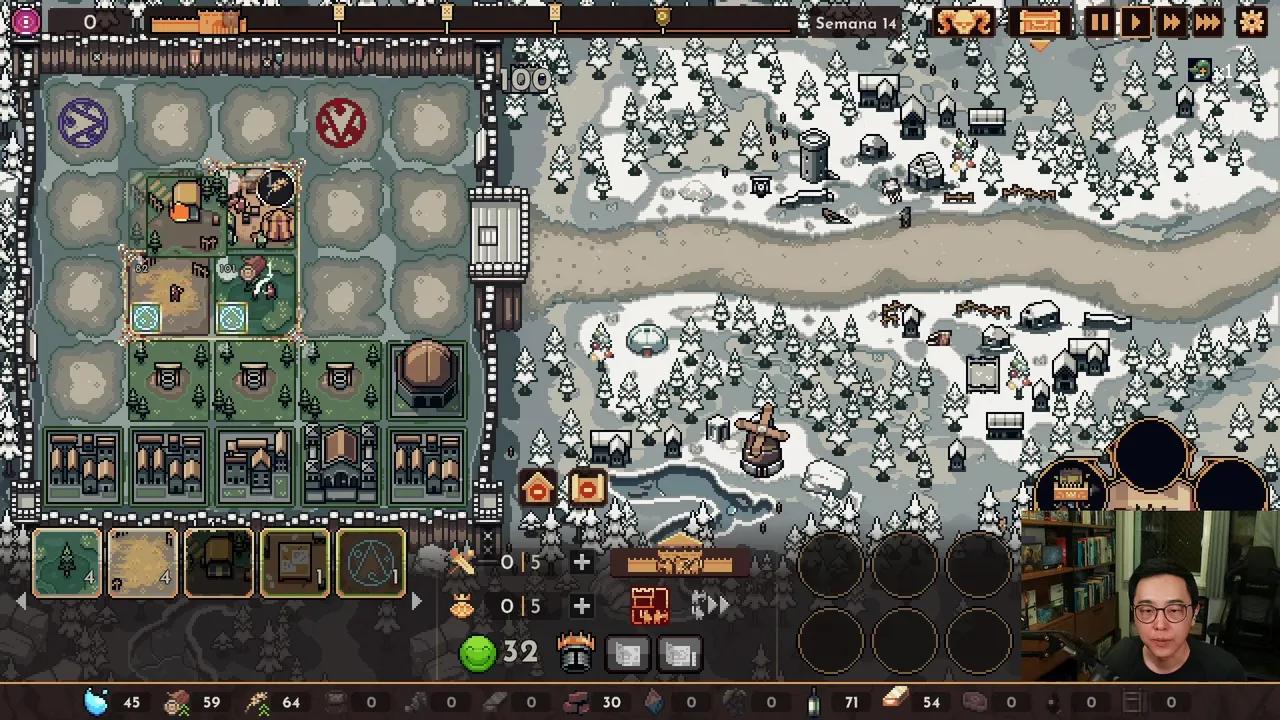Click the orange house button on map
The height and width of the screenshot is (720, 1280).
point(538,489)
